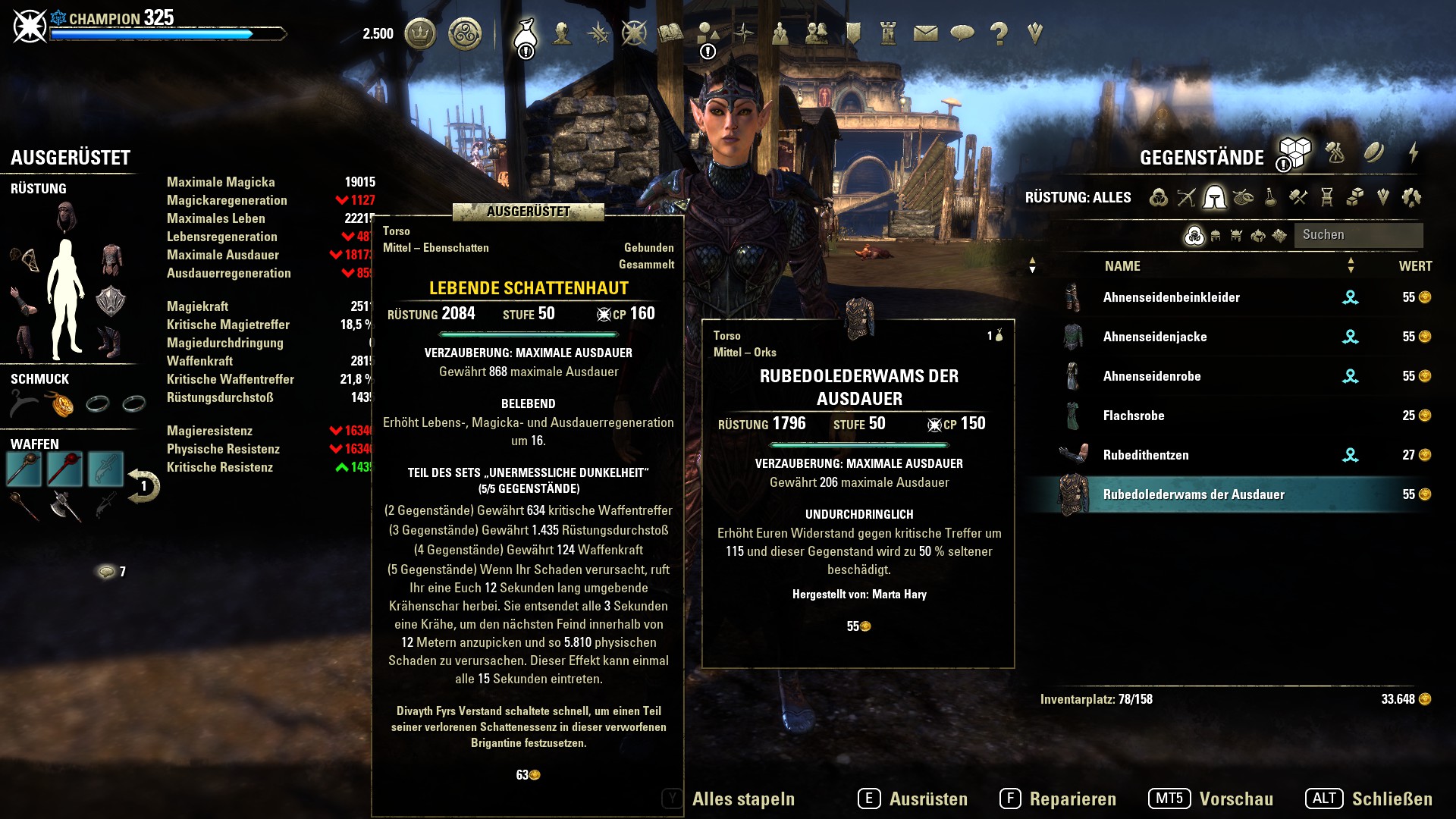Sort items by the NAME column
This screenshot has width=1456, height=819.
pos(1122,266)
